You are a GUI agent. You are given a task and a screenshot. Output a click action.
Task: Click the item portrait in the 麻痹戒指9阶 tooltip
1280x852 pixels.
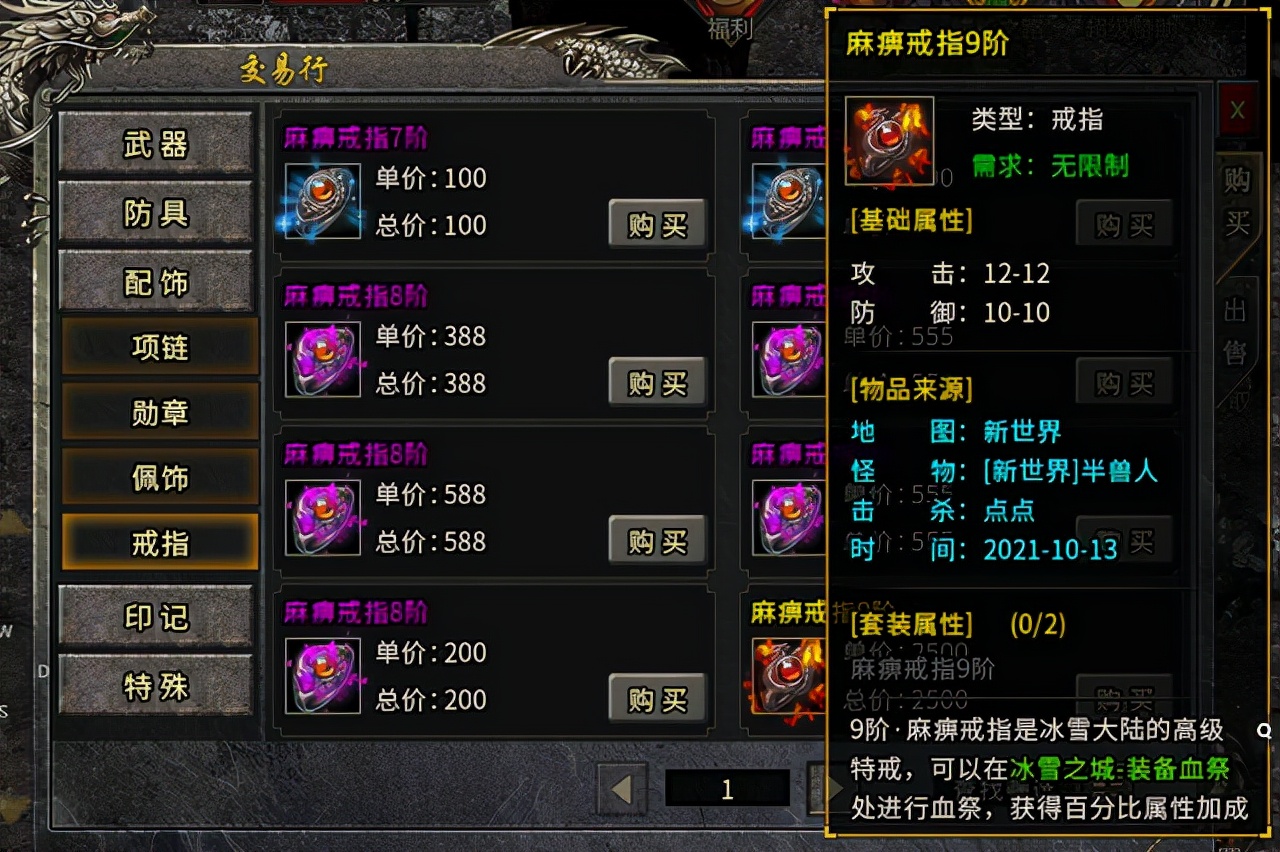(888, 140)
